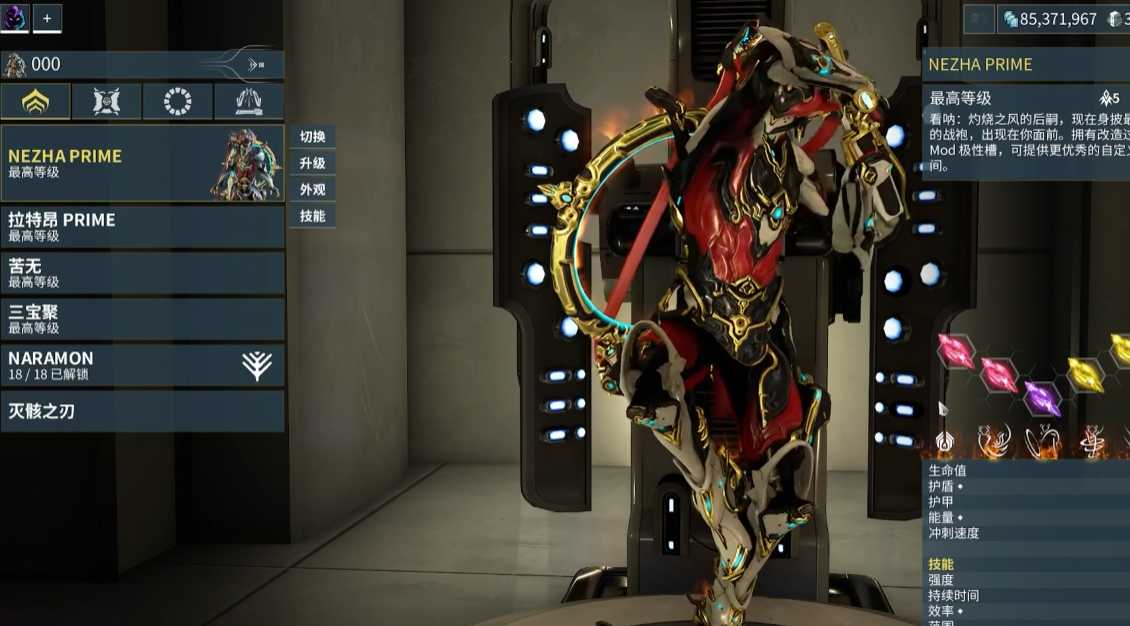Click the plus button beside the avatar
Viewport: 1130px width, 626px height.
tap(47, 17)
